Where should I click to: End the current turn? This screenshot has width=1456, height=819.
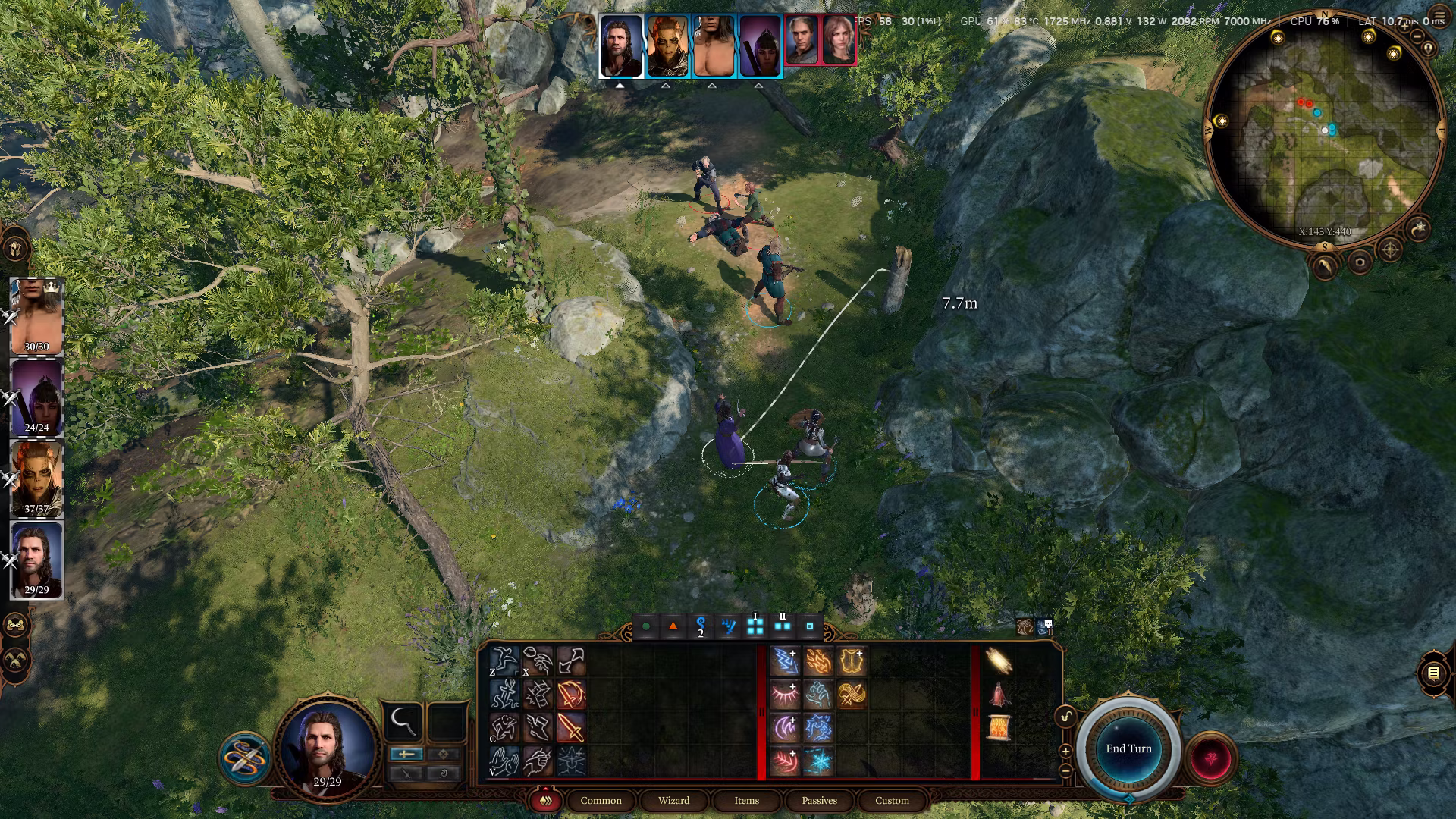click(1128, 748)
